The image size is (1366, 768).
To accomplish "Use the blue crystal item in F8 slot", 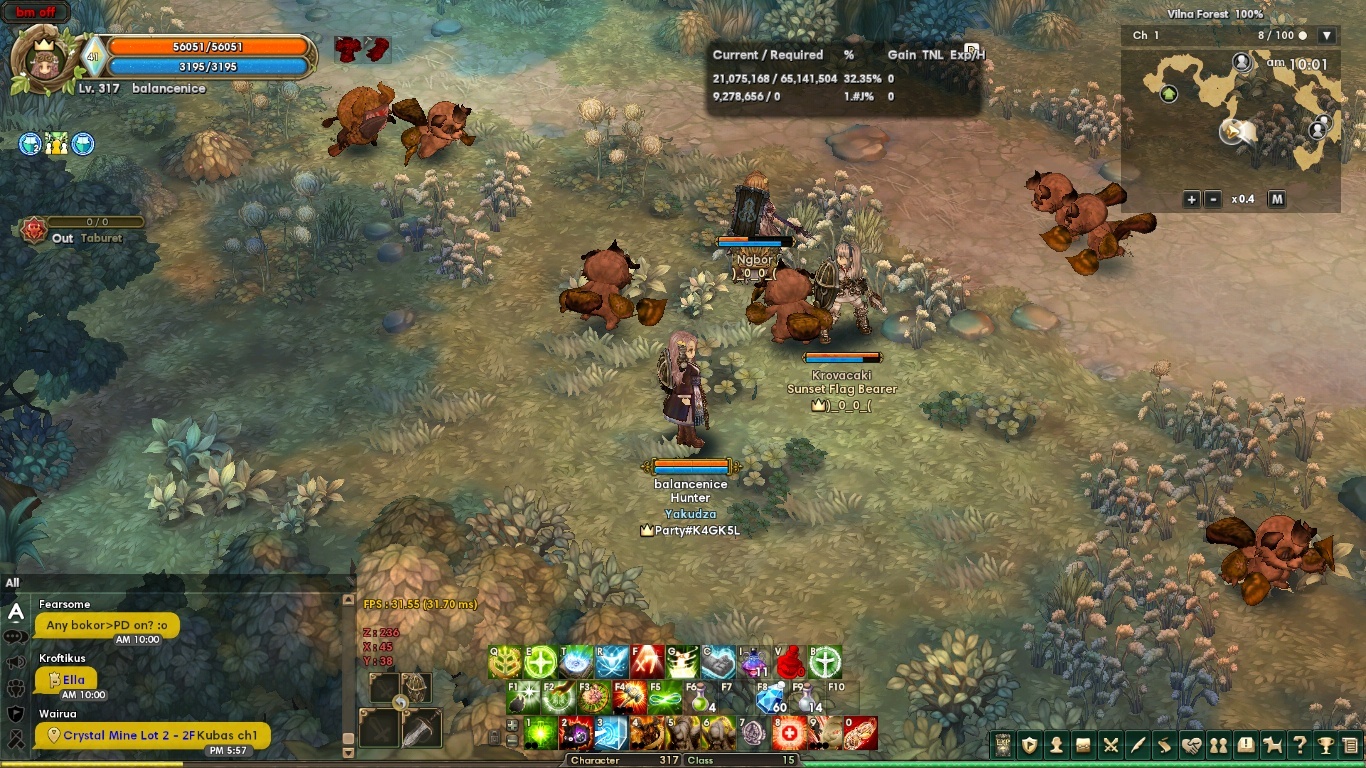I will coord(771,697).
